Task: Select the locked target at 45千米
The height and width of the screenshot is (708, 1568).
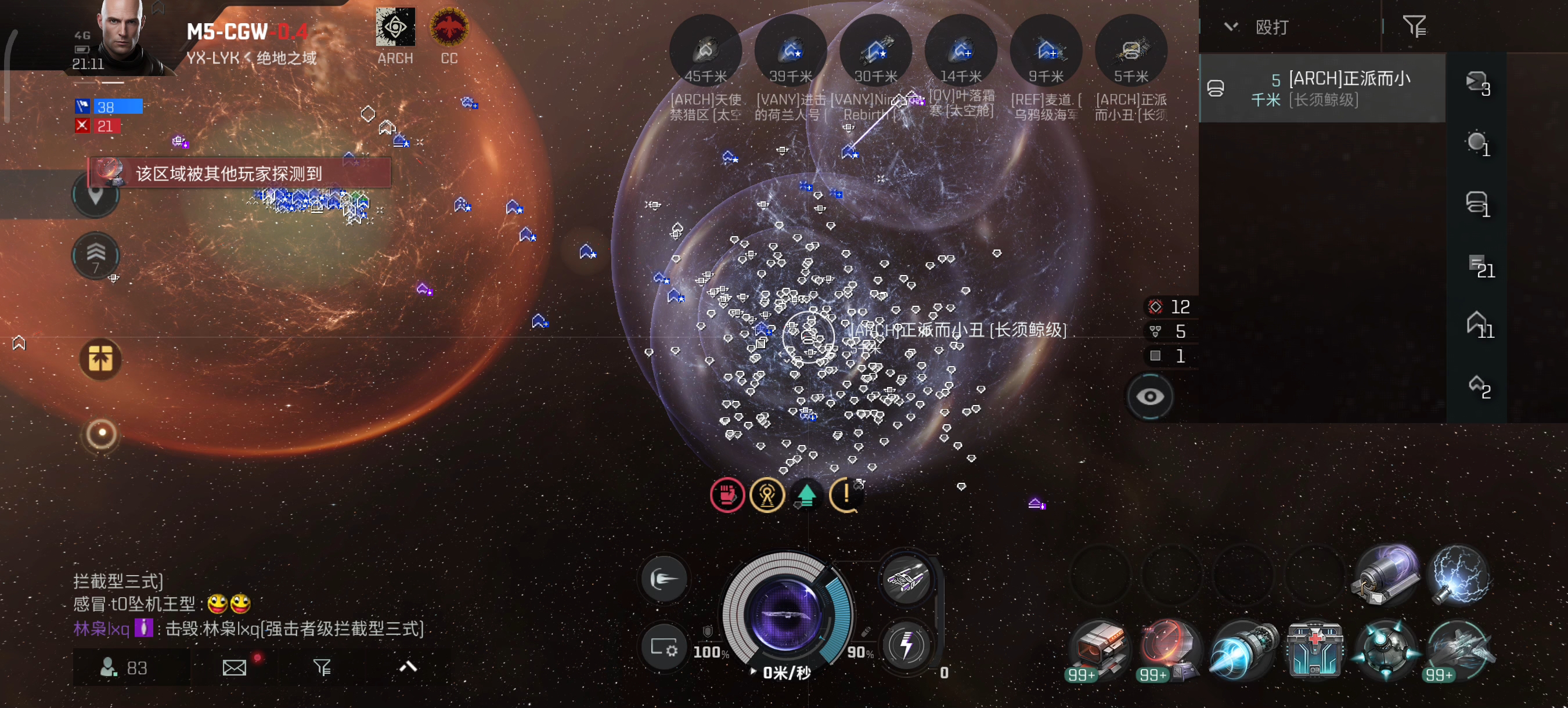Action: click(705, 51)
